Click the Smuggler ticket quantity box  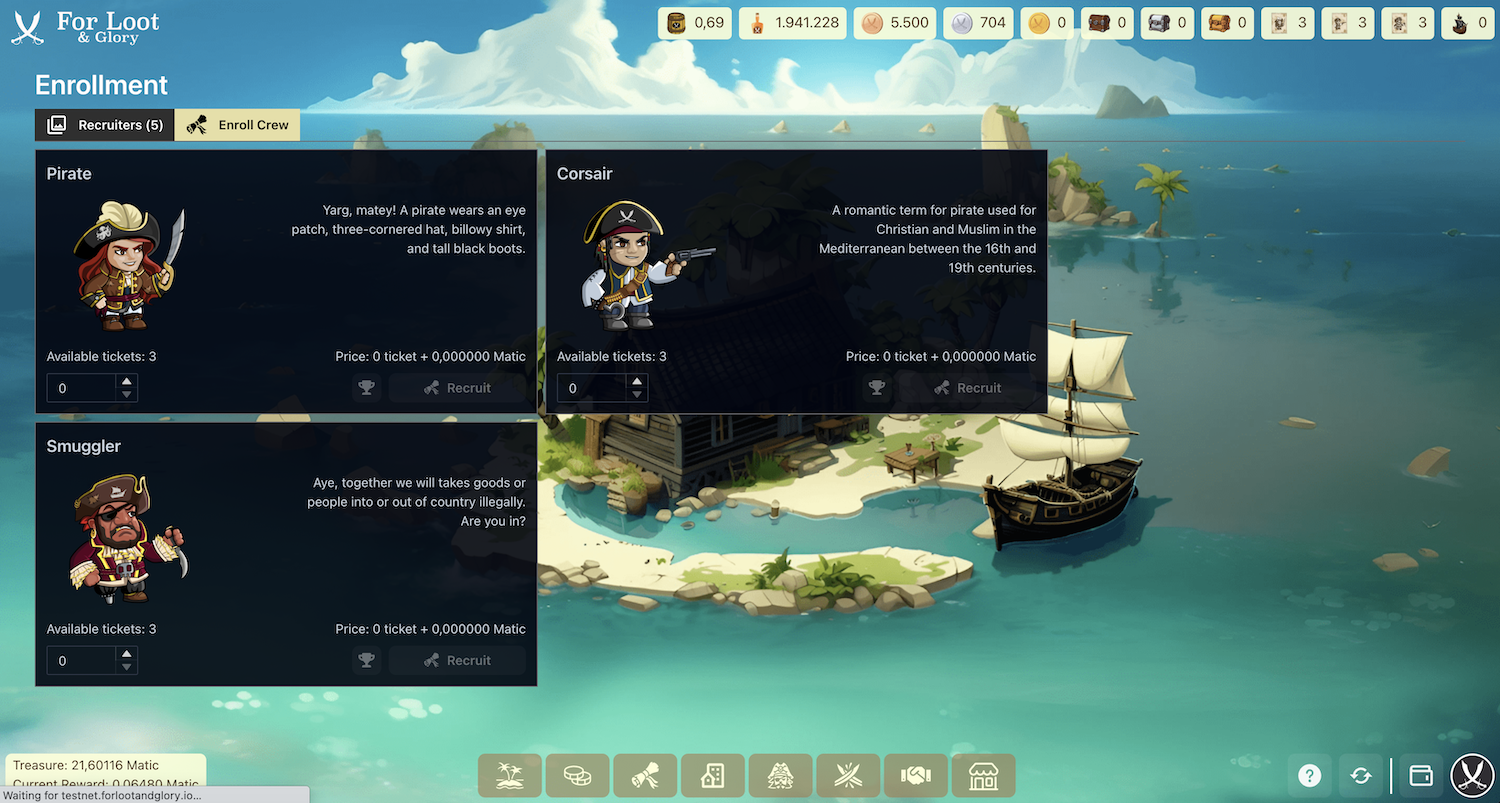(x=82, y=660)
